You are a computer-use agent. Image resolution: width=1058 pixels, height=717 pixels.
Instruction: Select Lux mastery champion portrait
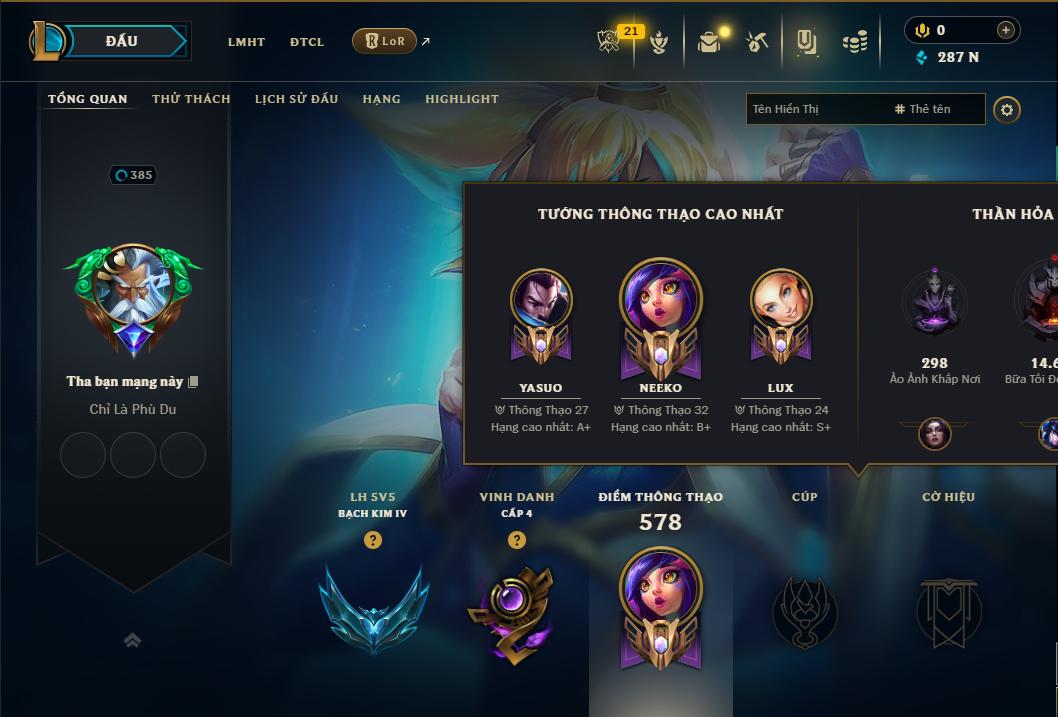(780, 301)
